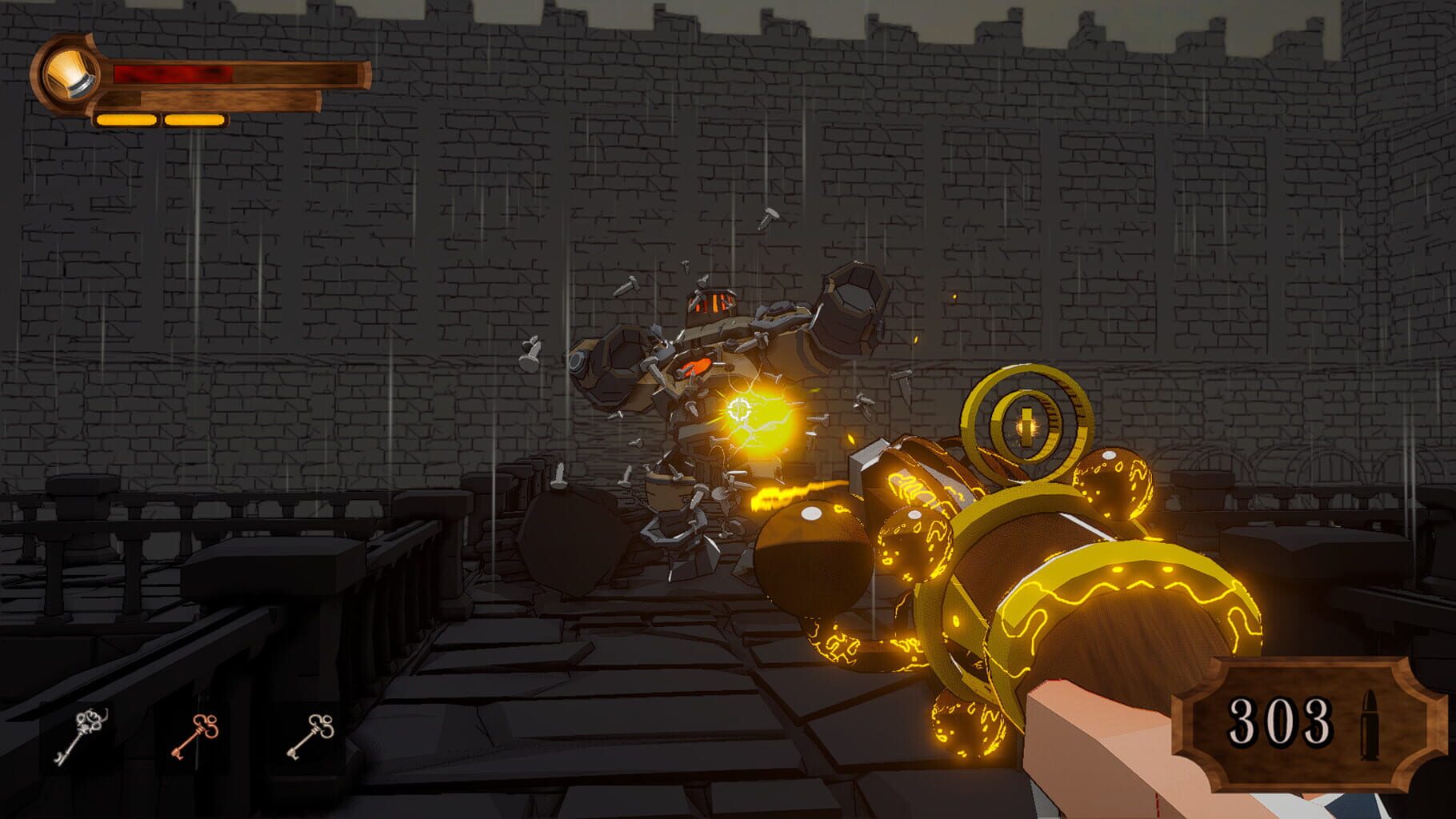Toggle the right yellow stamina pip
This screenshot has width=1456, height=819.
click(196, 120)
